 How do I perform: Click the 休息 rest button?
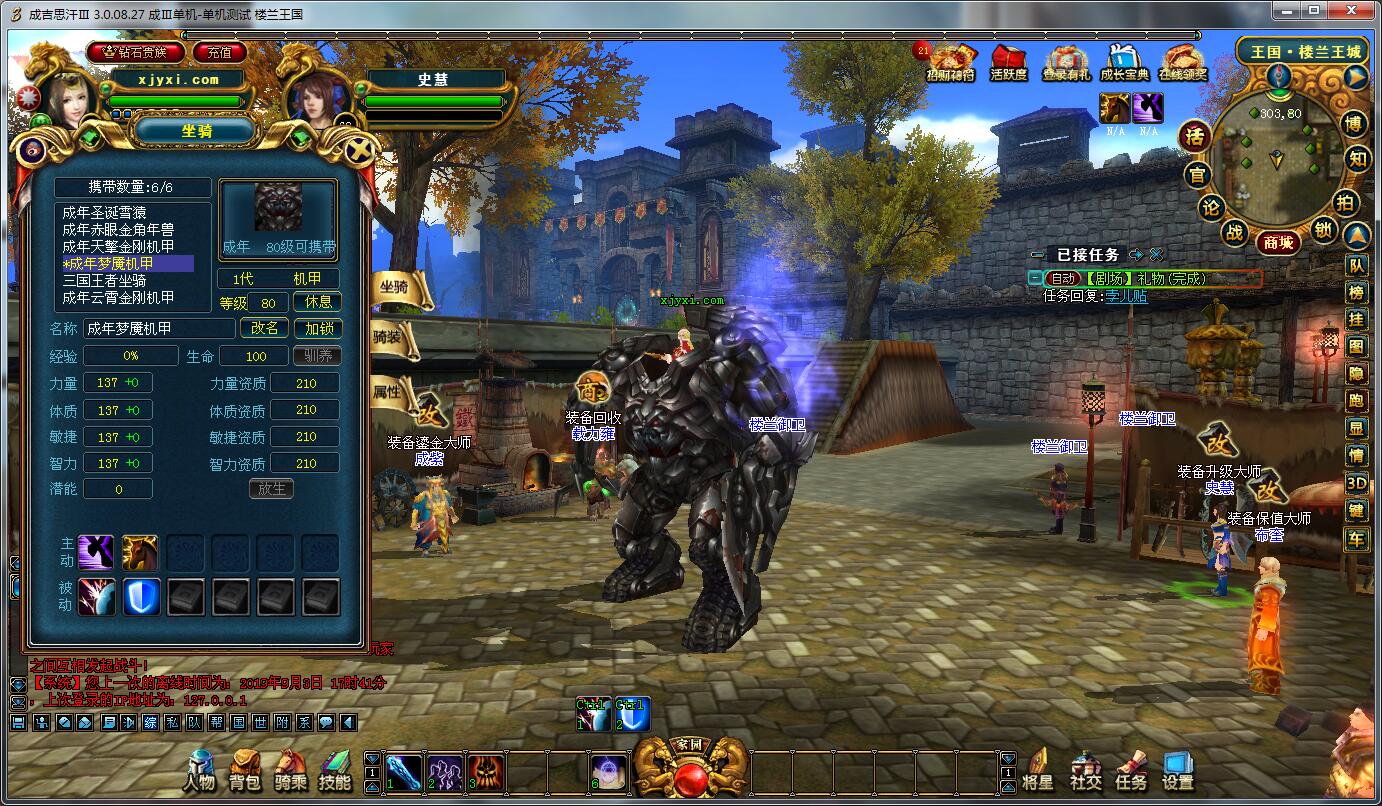pyautogui.click(x=318, y=302)
